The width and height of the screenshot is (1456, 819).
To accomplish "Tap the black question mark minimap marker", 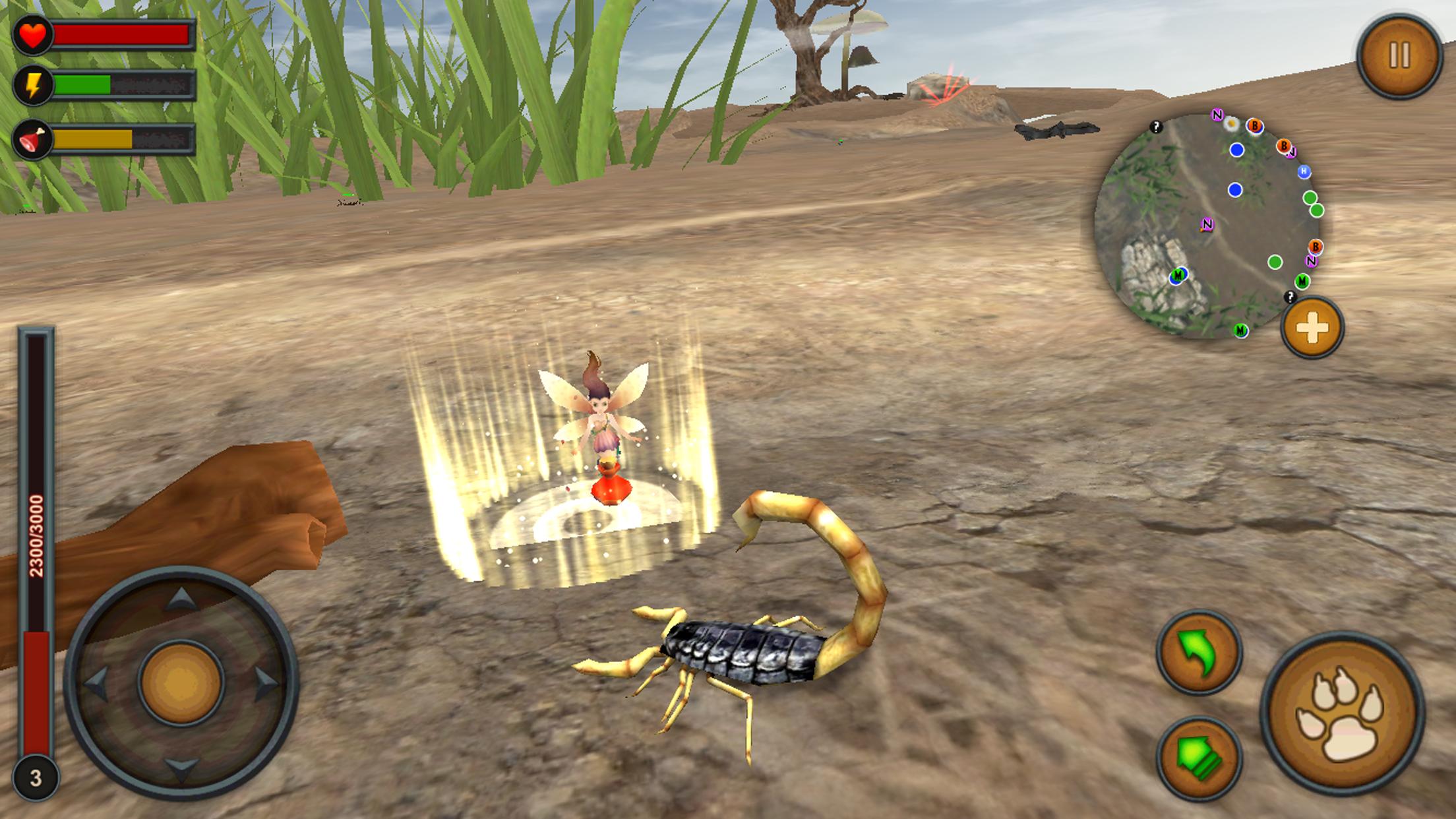I will (1156, 127).
